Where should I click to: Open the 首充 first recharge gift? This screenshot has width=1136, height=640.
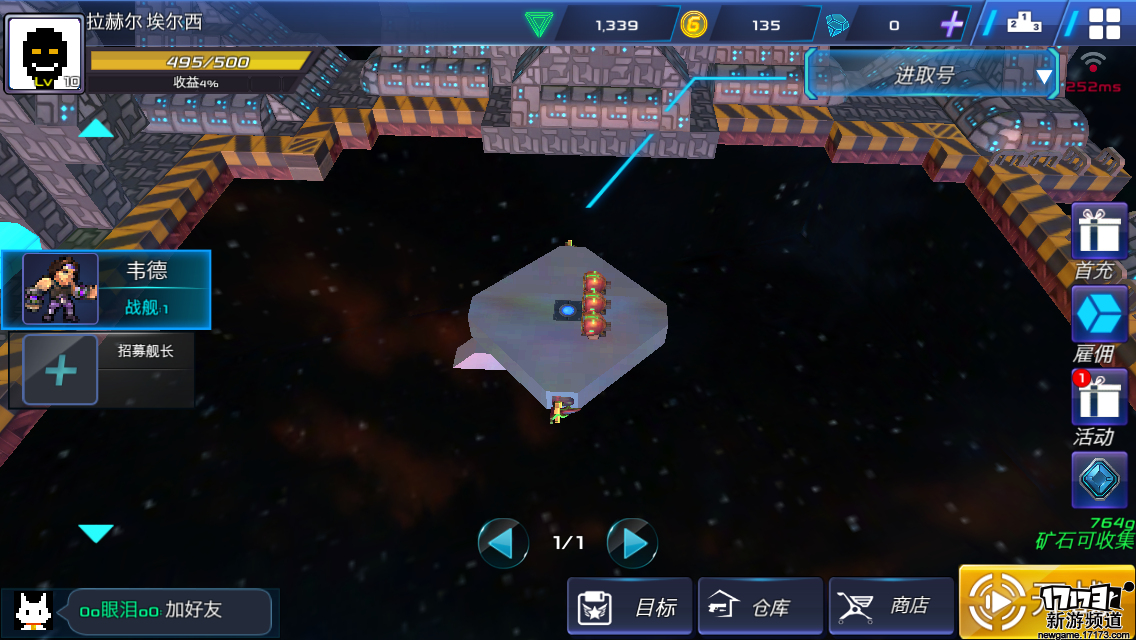click(x=1099, y=232)
